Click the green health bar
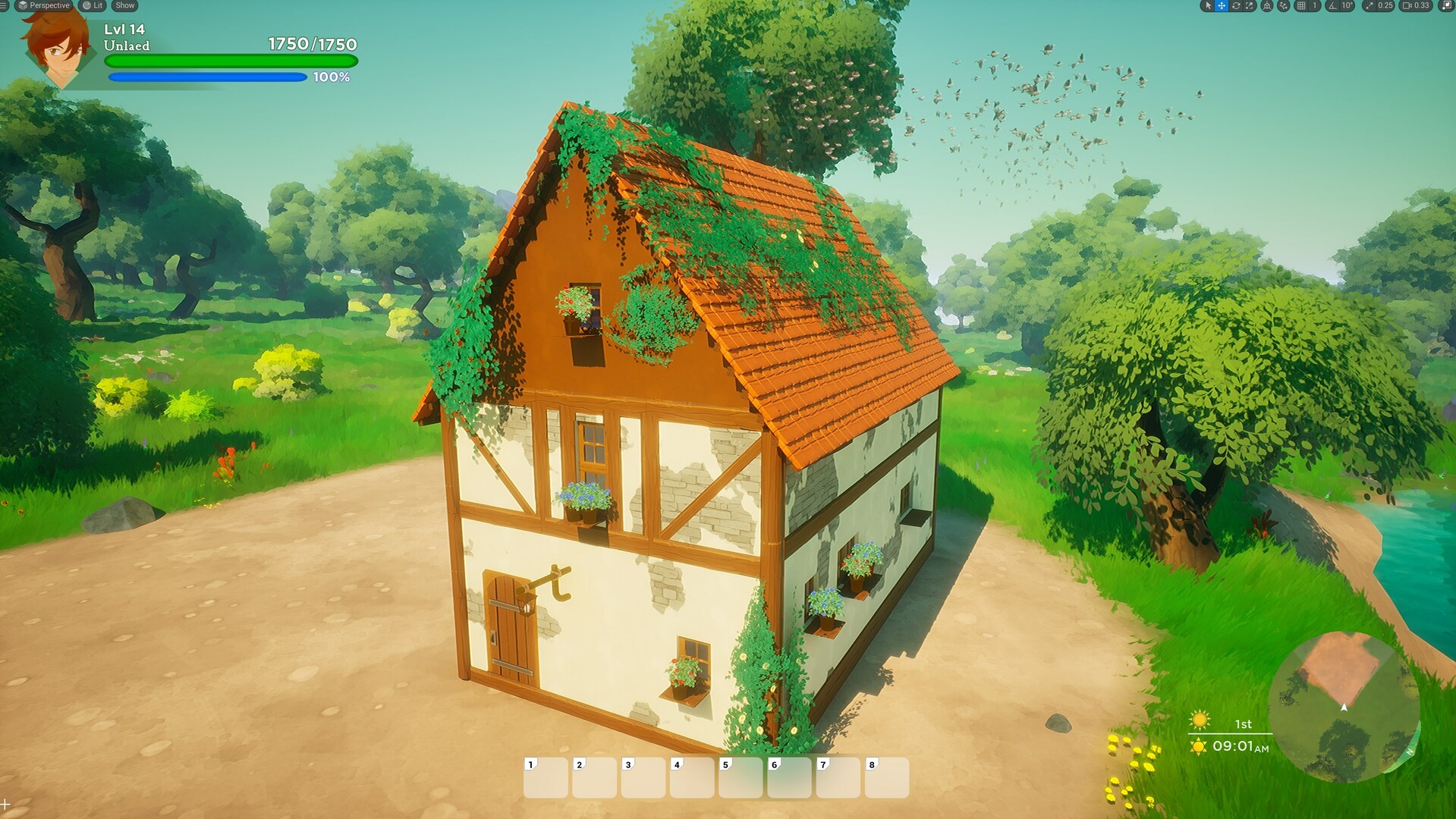The height and width of the screenshot is (819, 1456). point(228,59)
